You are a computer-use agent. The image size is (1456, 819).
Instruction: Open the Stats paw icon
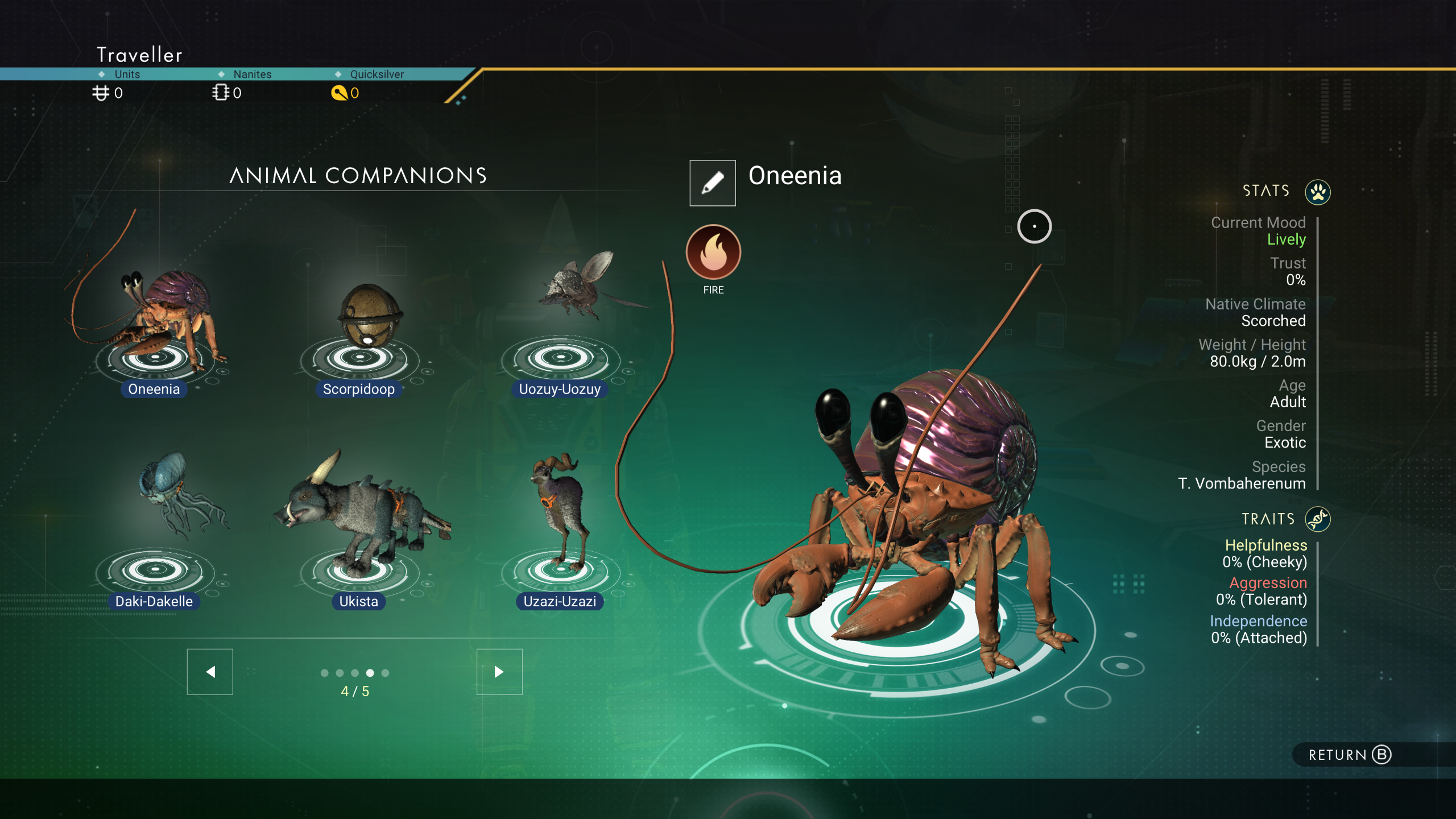coord(1317,192)
